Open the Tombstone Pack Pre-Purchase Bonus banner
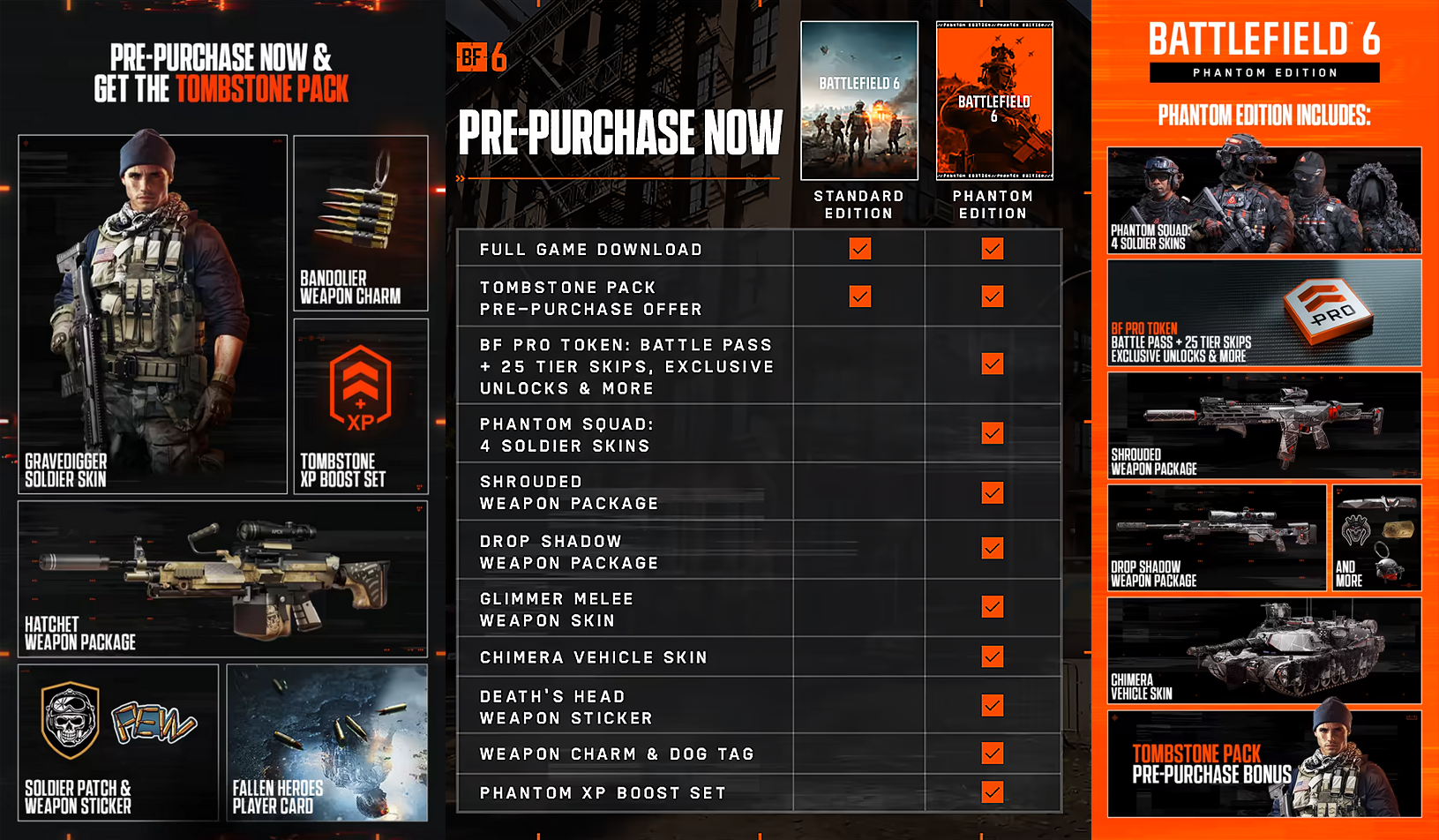The width and height of the screenshot is (1439, 840). pos(1263,764)
